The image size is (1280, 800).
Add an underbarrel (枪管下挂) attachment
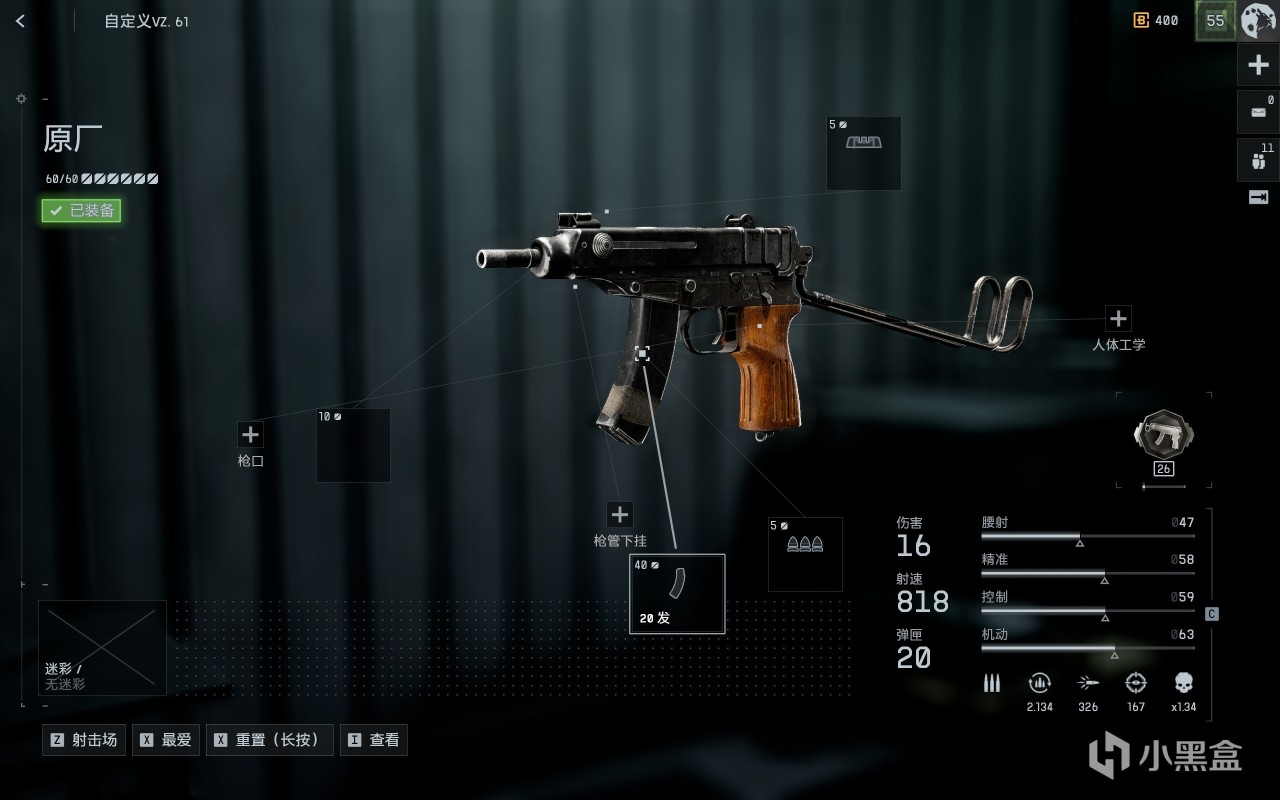click(x=620, y=514)
